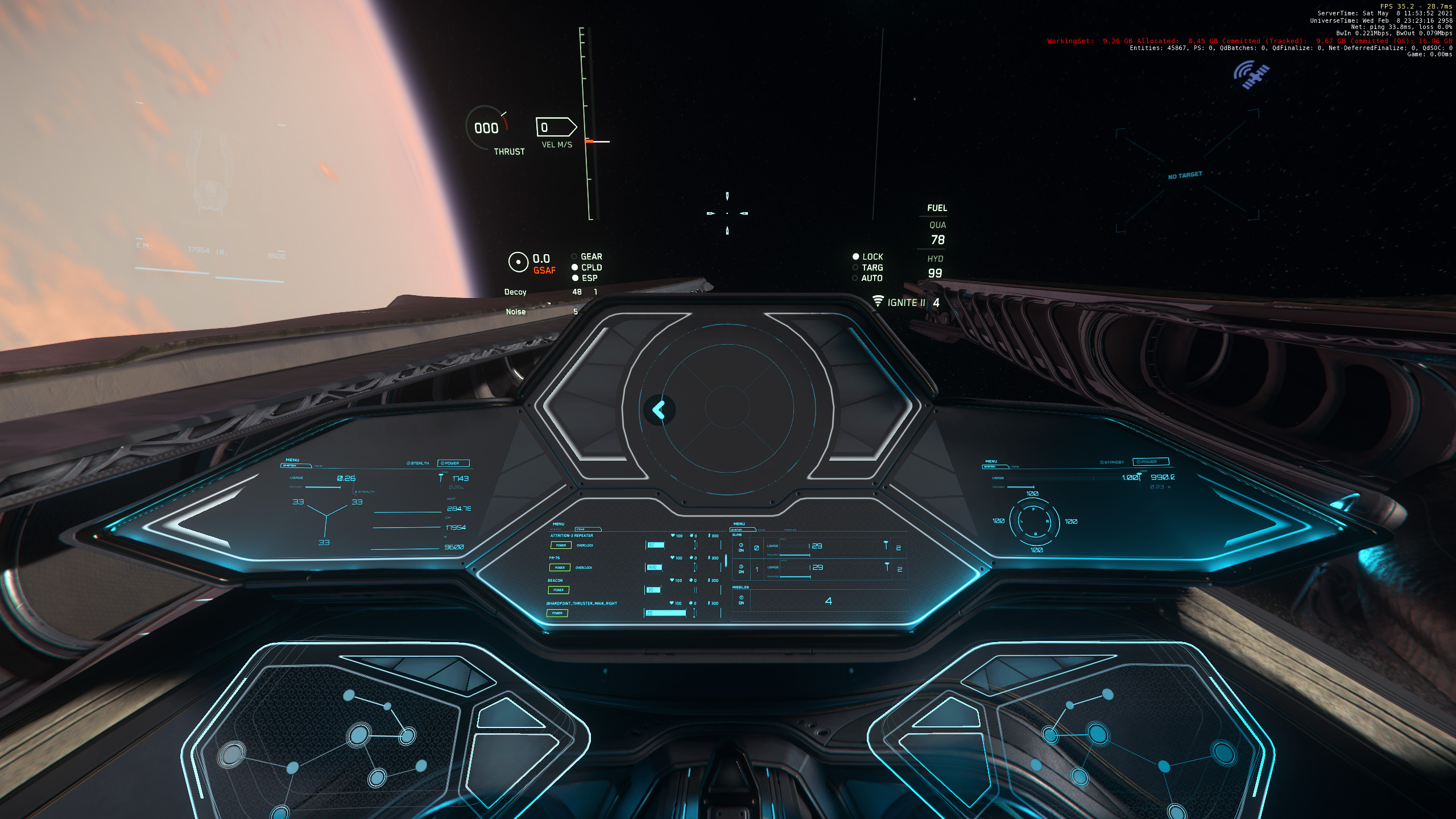Enable Stealth mode on the power display

pyautogui.click(x=418, y=464)
